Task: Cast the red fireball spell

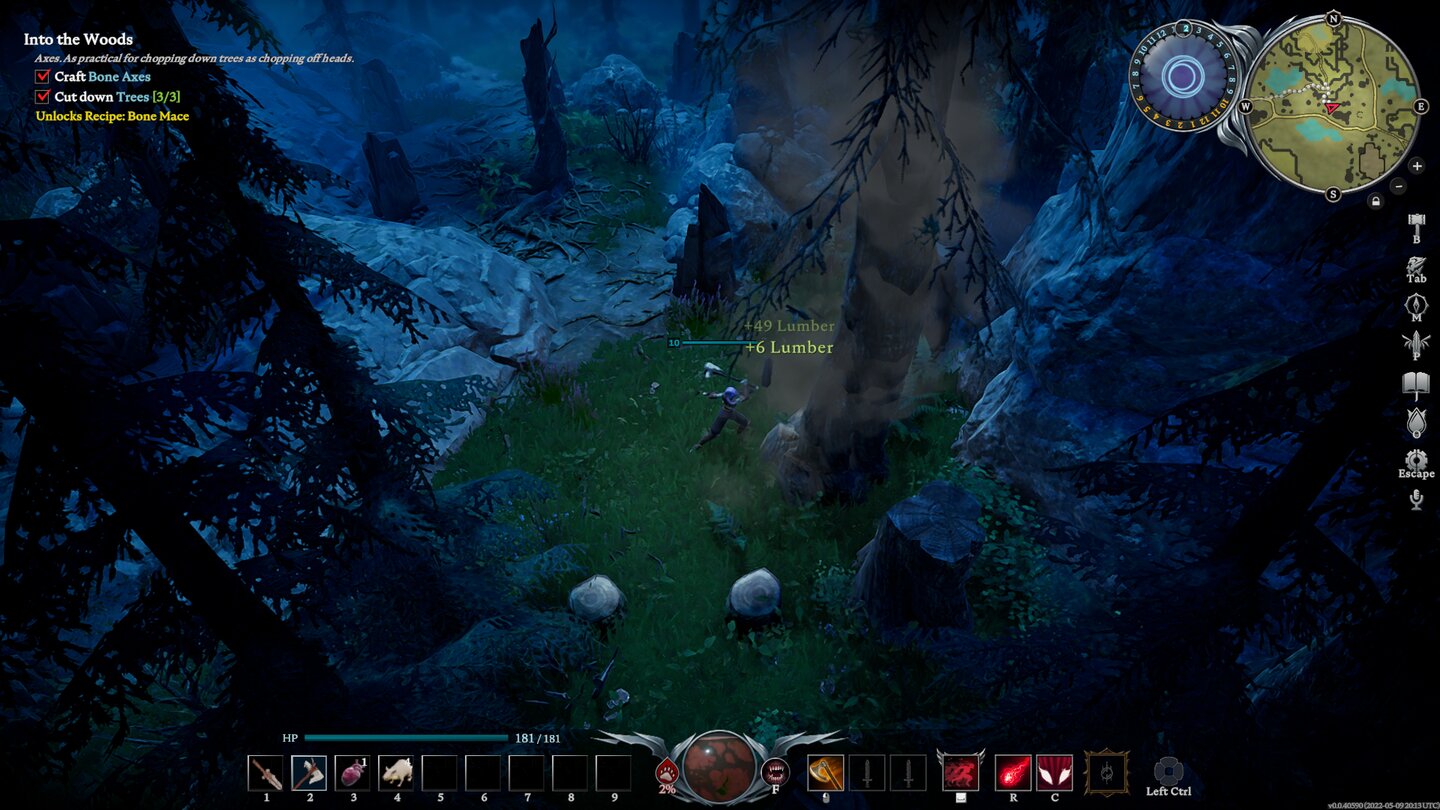Action: 1013,773
